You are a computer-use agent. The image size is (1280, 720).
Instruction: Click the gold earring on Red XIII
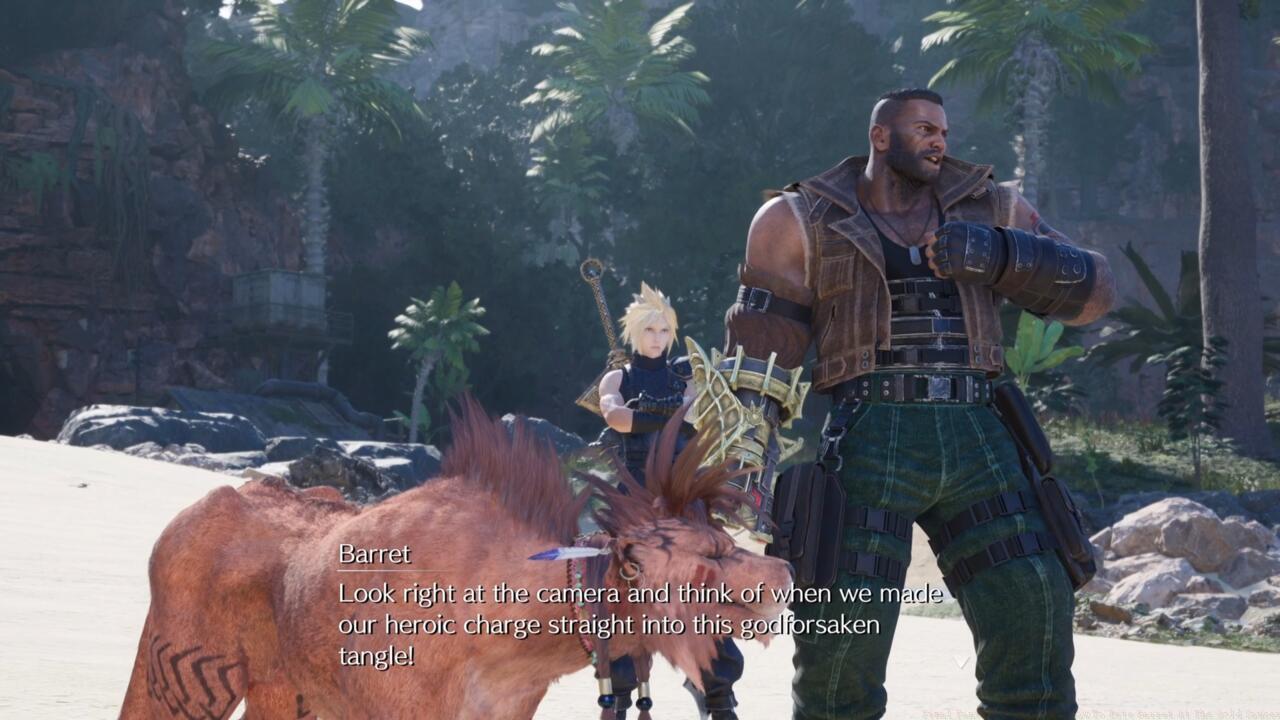pos(632,571)
